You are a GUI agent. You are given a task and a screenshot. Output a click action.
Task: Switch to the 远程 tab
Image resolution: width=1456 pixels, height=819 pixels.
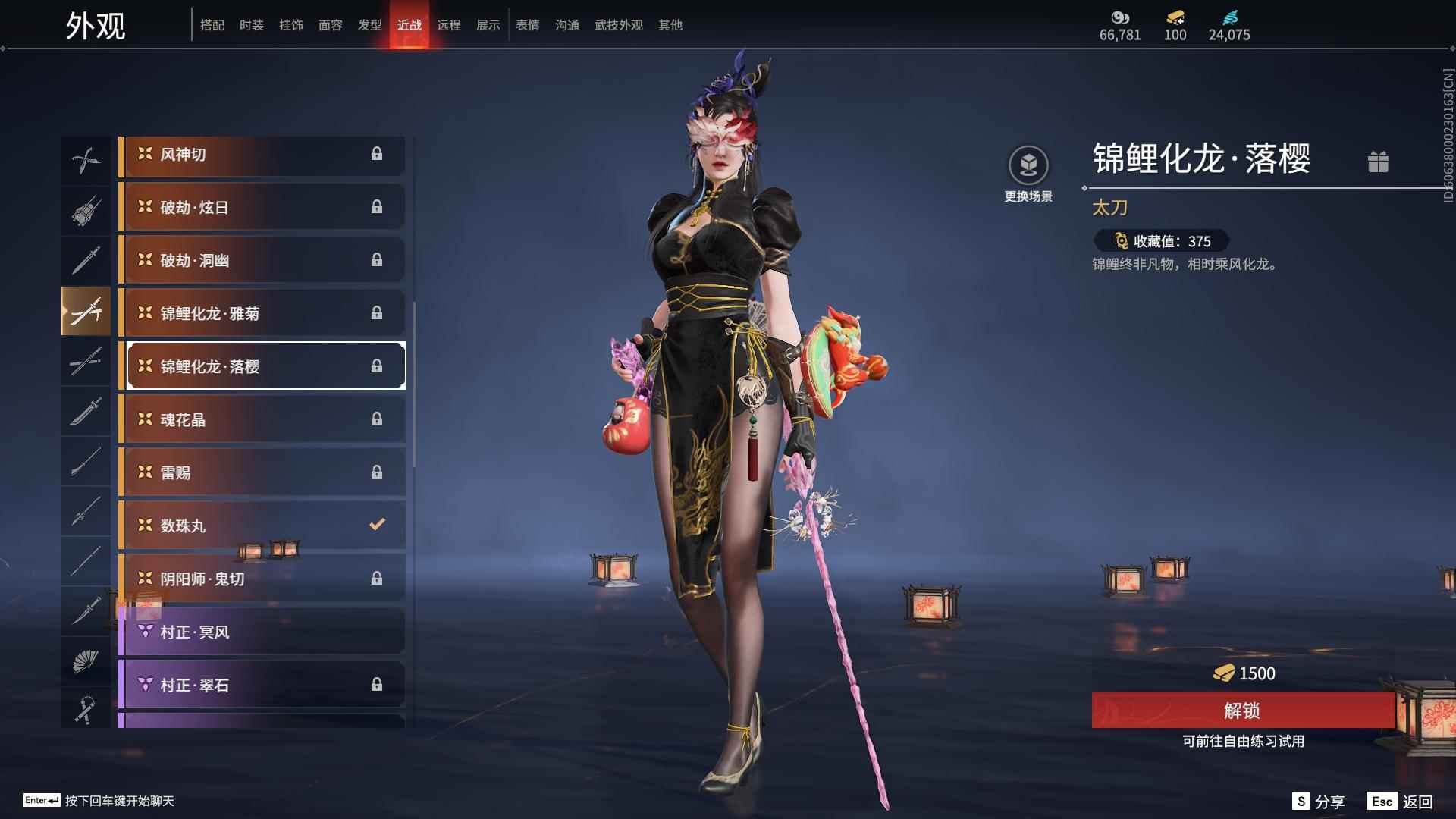click(x=449, y=24)
